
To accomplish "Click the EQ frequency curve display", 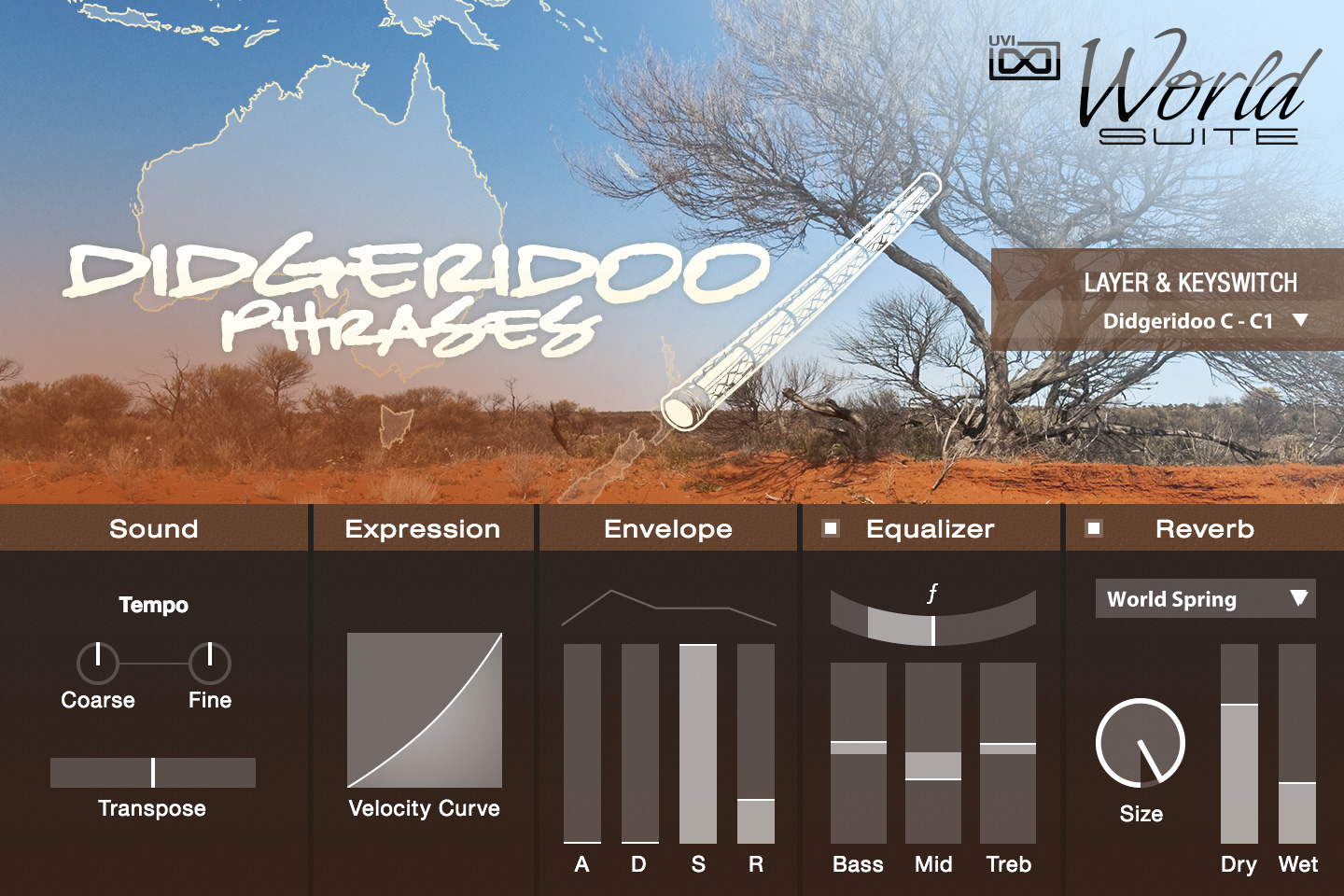I will pyautogui.click(x=931, y=616).
